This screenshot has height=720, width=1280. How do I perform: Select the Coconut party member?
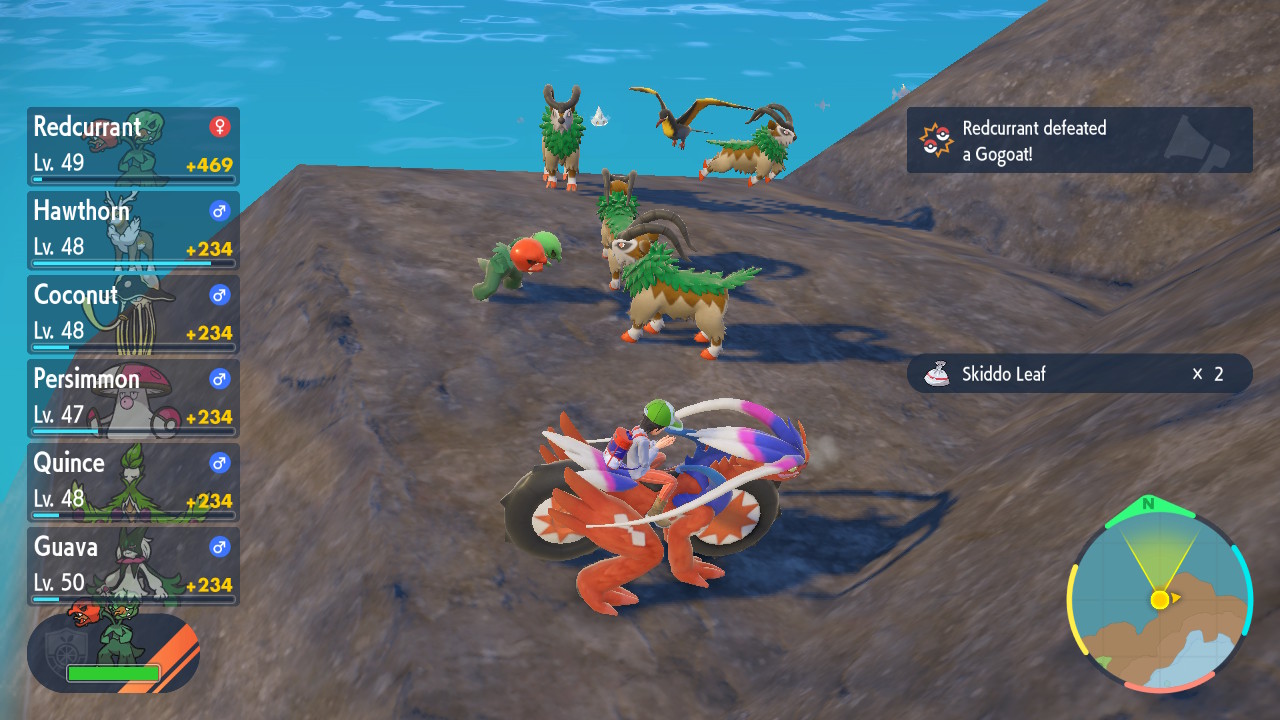point(133,314)
